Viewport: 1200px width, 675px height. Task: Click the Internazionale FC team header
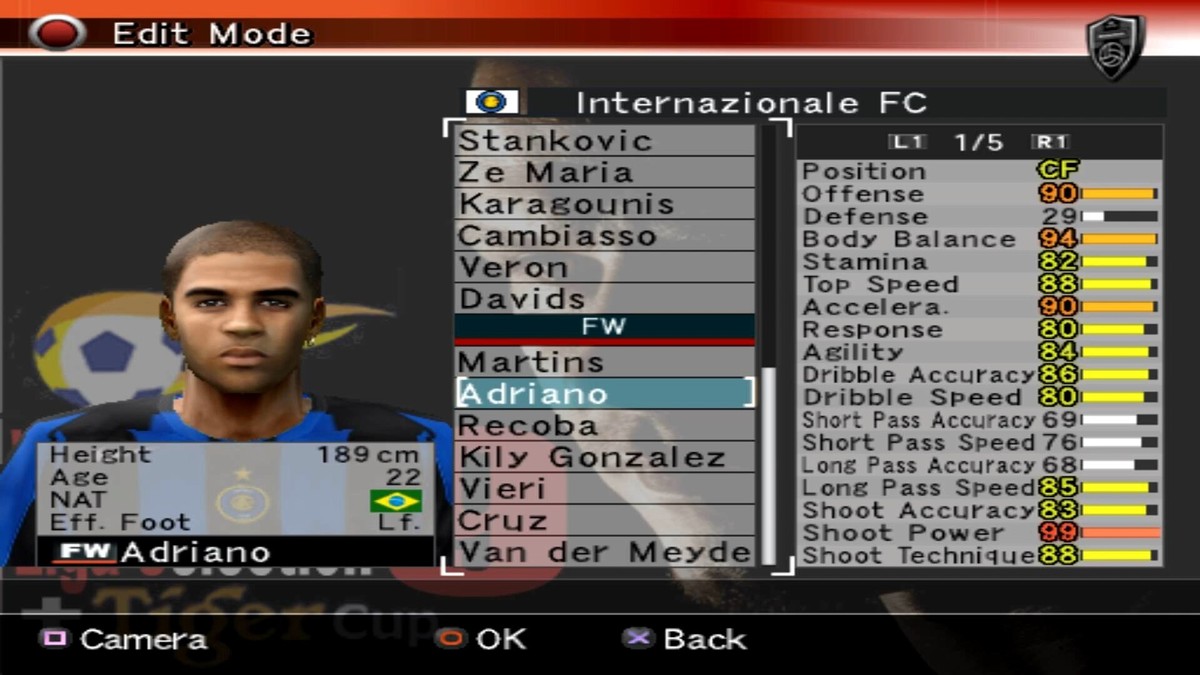point(750,102)
